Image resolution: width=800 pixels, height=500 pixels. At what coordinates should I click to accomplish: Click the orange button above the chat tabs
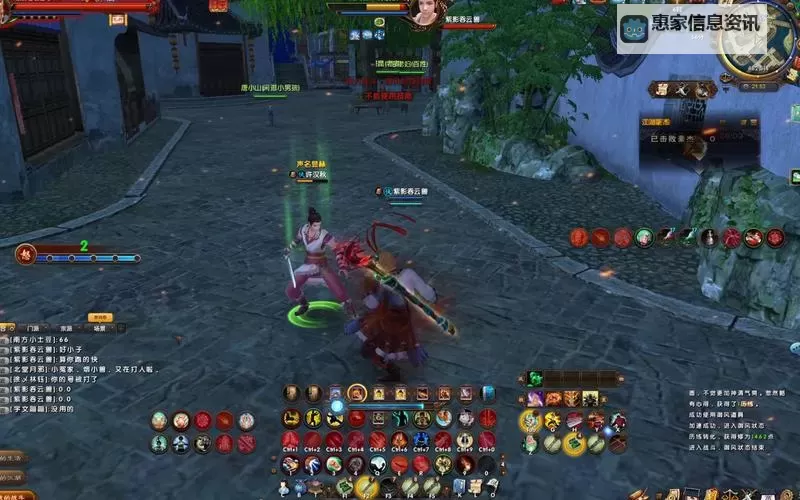click(100, 317)
